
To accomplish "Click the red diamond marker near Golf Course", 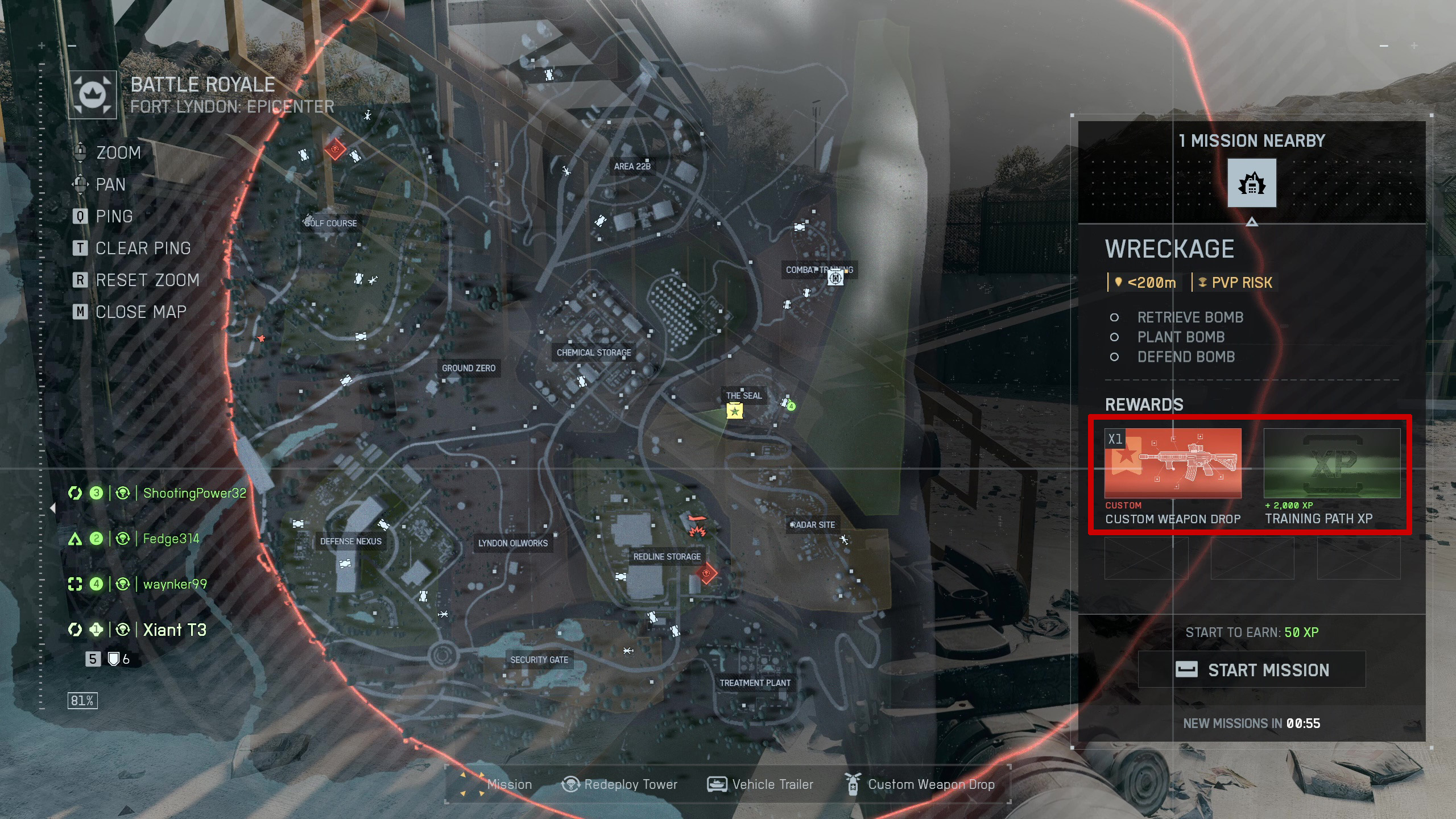I will (x=335, y=150).
